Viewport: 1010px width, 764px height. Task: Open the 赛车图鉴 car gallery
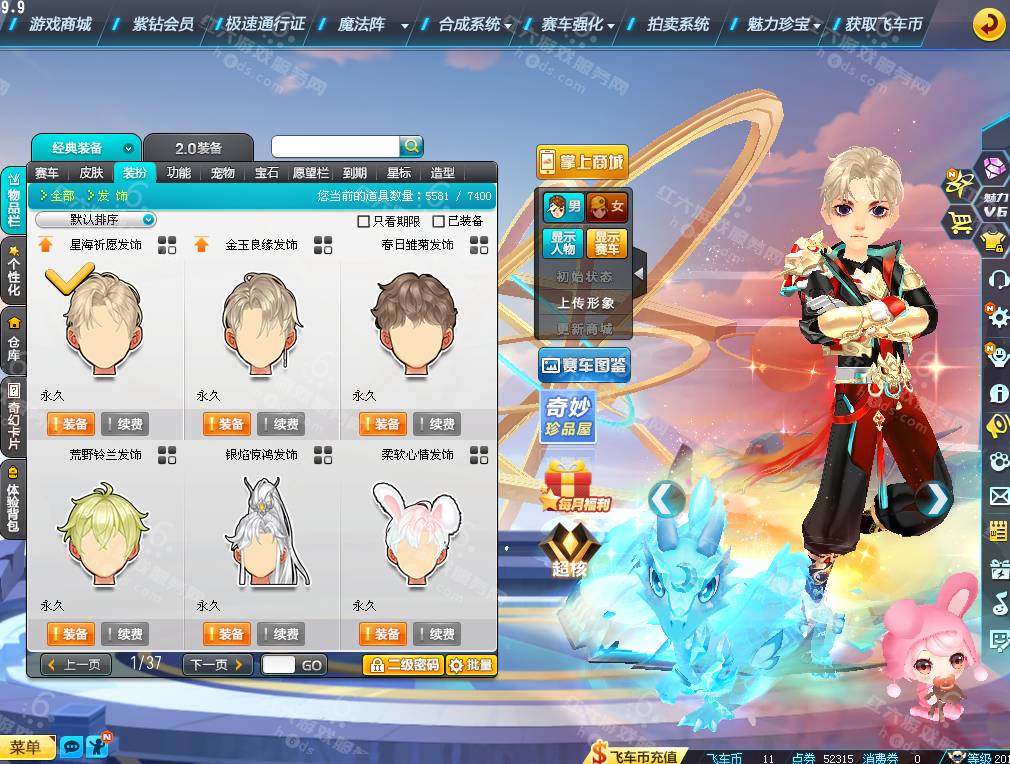pos(584,366)
